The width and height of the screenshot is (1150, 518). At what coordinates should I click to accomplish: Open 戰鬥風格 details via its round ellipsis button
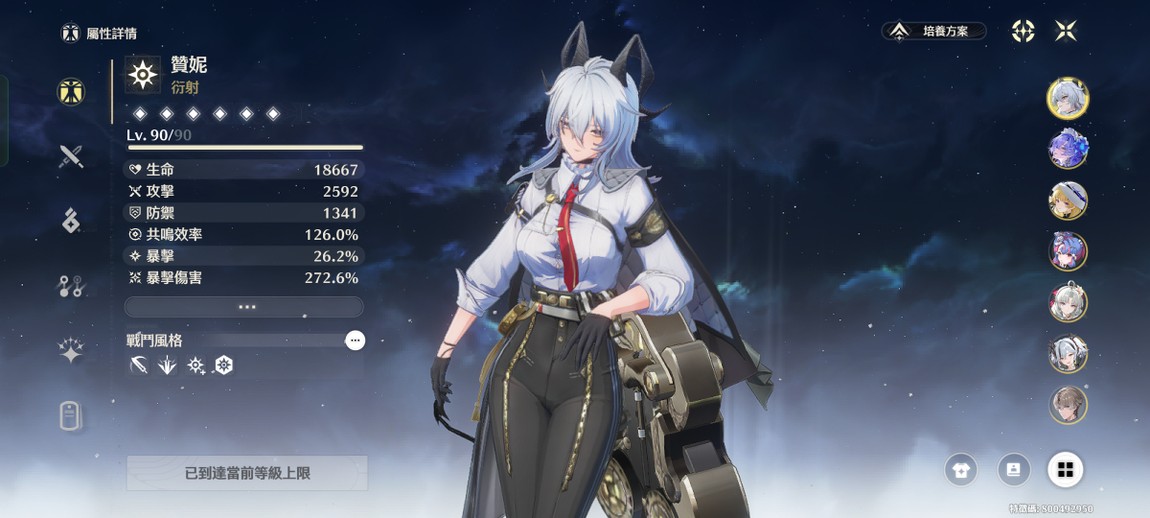click(354, 341)
